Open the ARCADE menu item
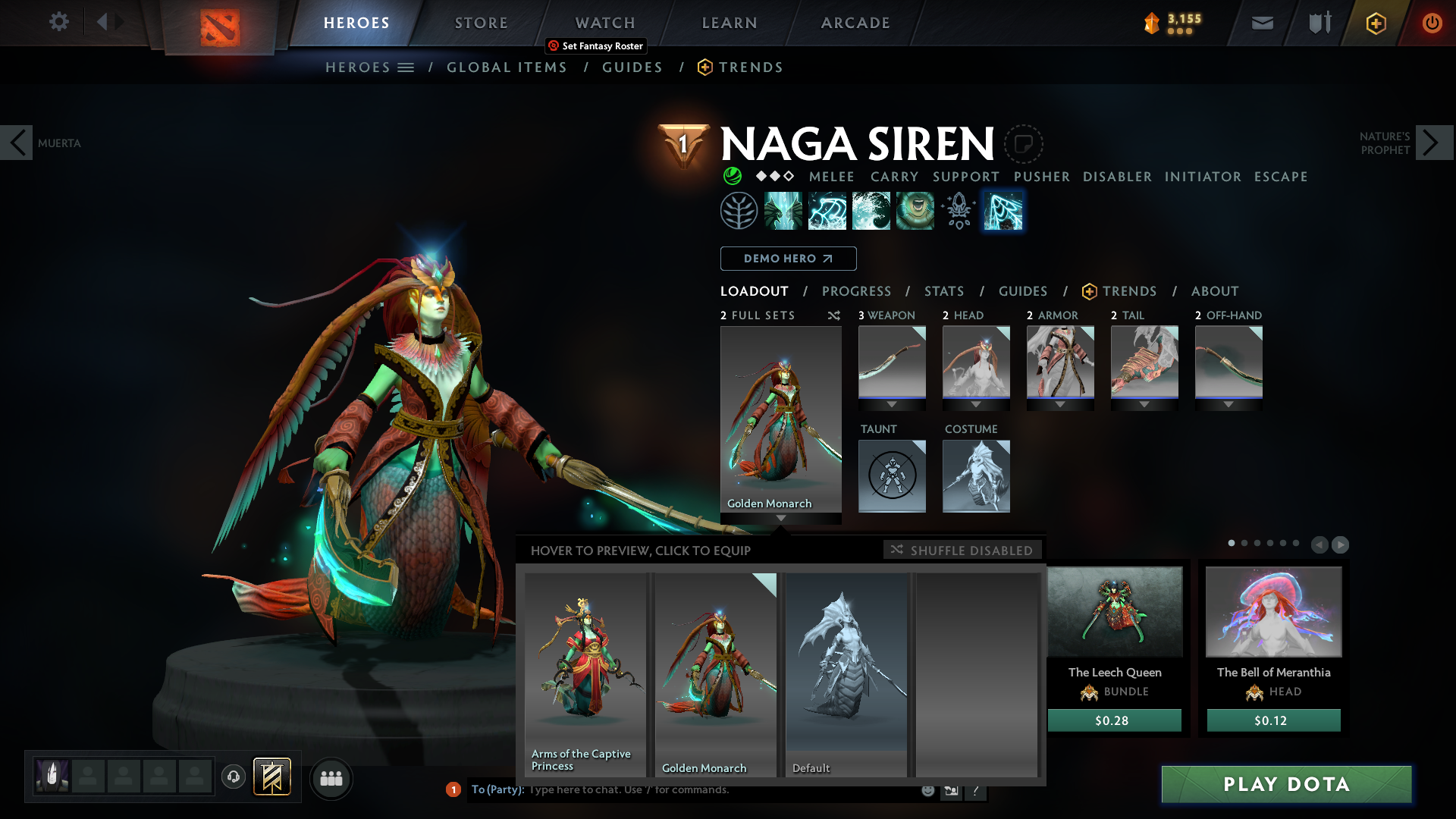This screenshot has width=1456, height=819. coord(855,23)
